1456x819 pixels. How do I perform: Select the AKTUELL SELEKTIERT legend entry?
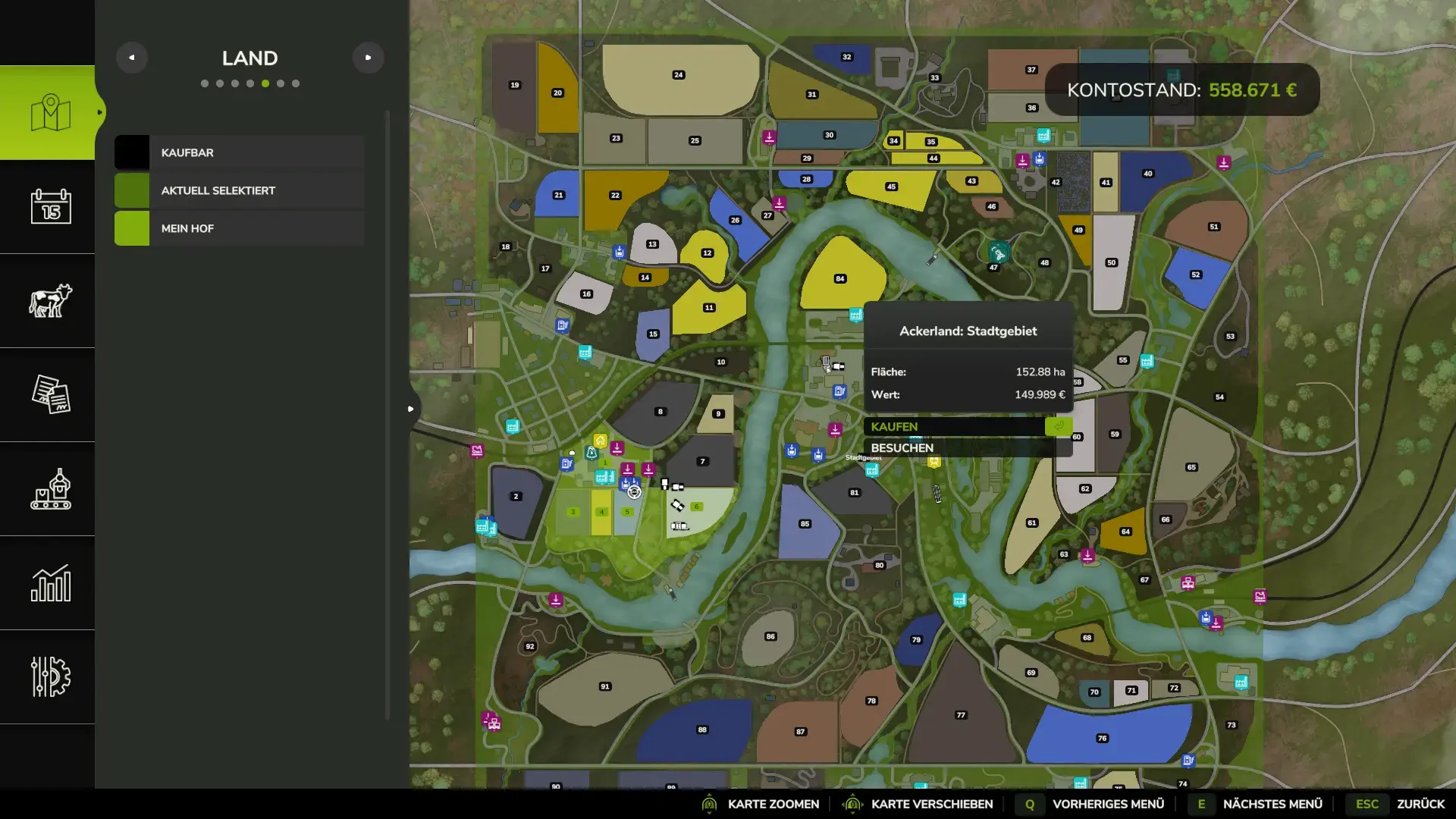tap(240, 190)
